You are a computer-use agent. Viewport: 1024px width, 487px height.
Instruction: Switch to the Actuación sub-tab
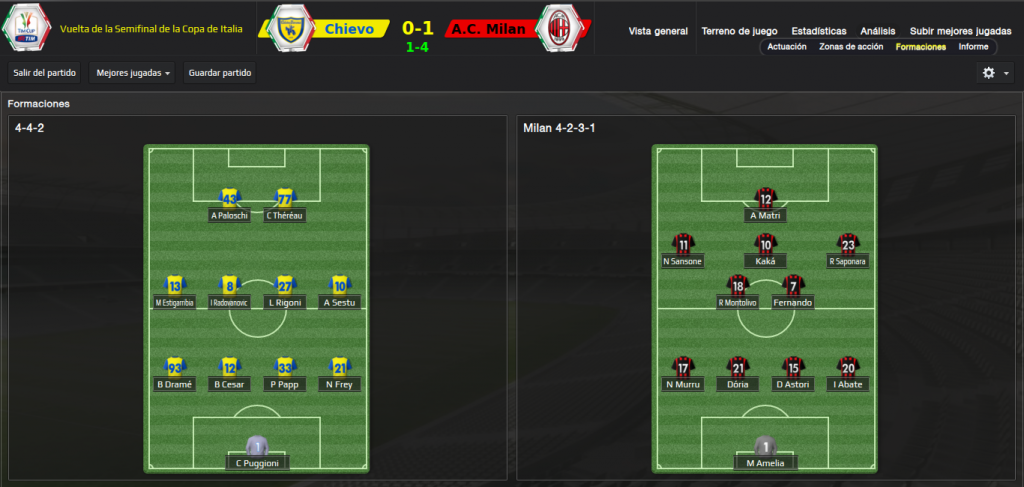click(787, 47)
